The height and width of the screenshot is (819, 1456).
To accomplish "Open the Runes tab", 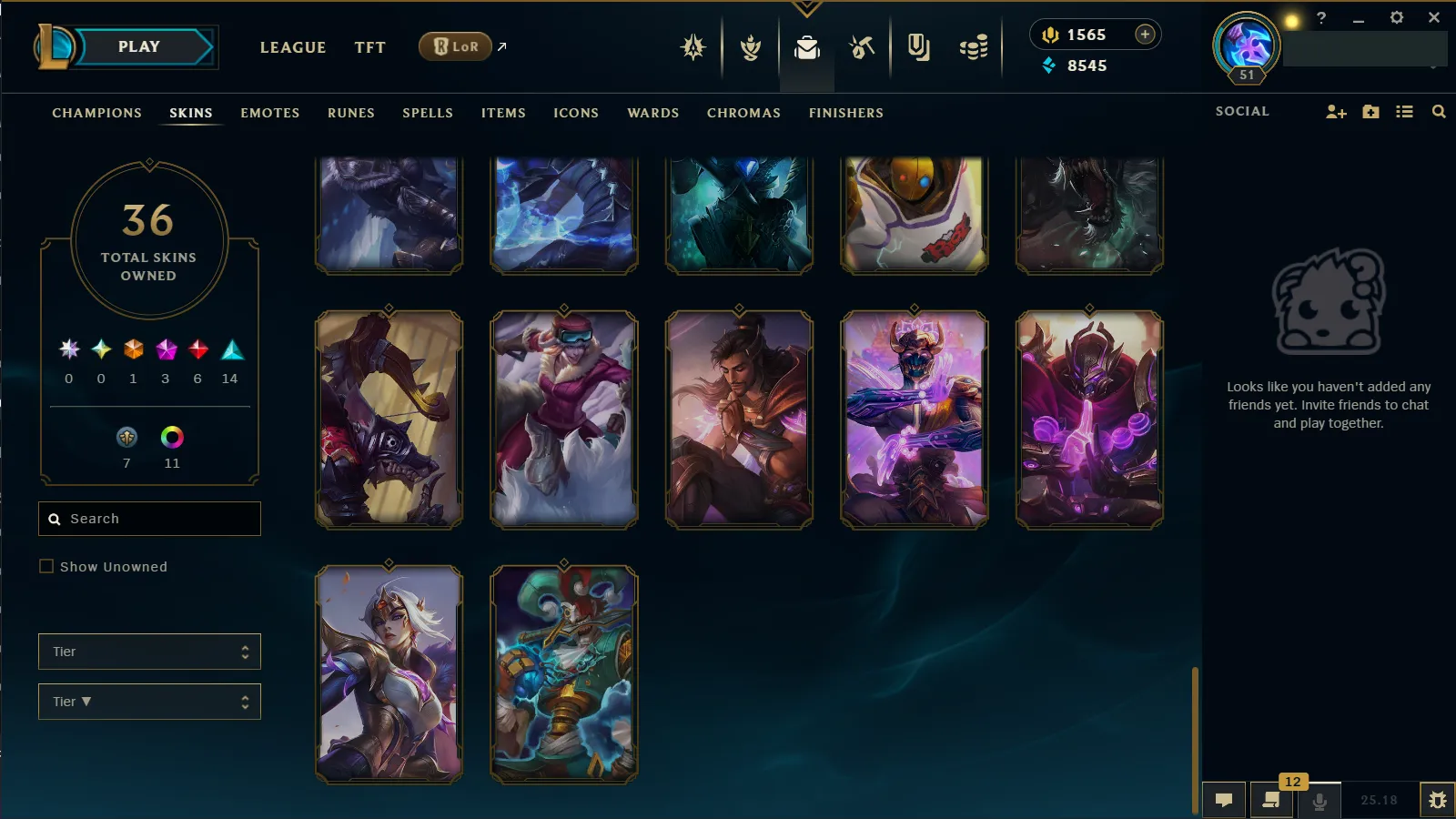I will coord(350,113).
